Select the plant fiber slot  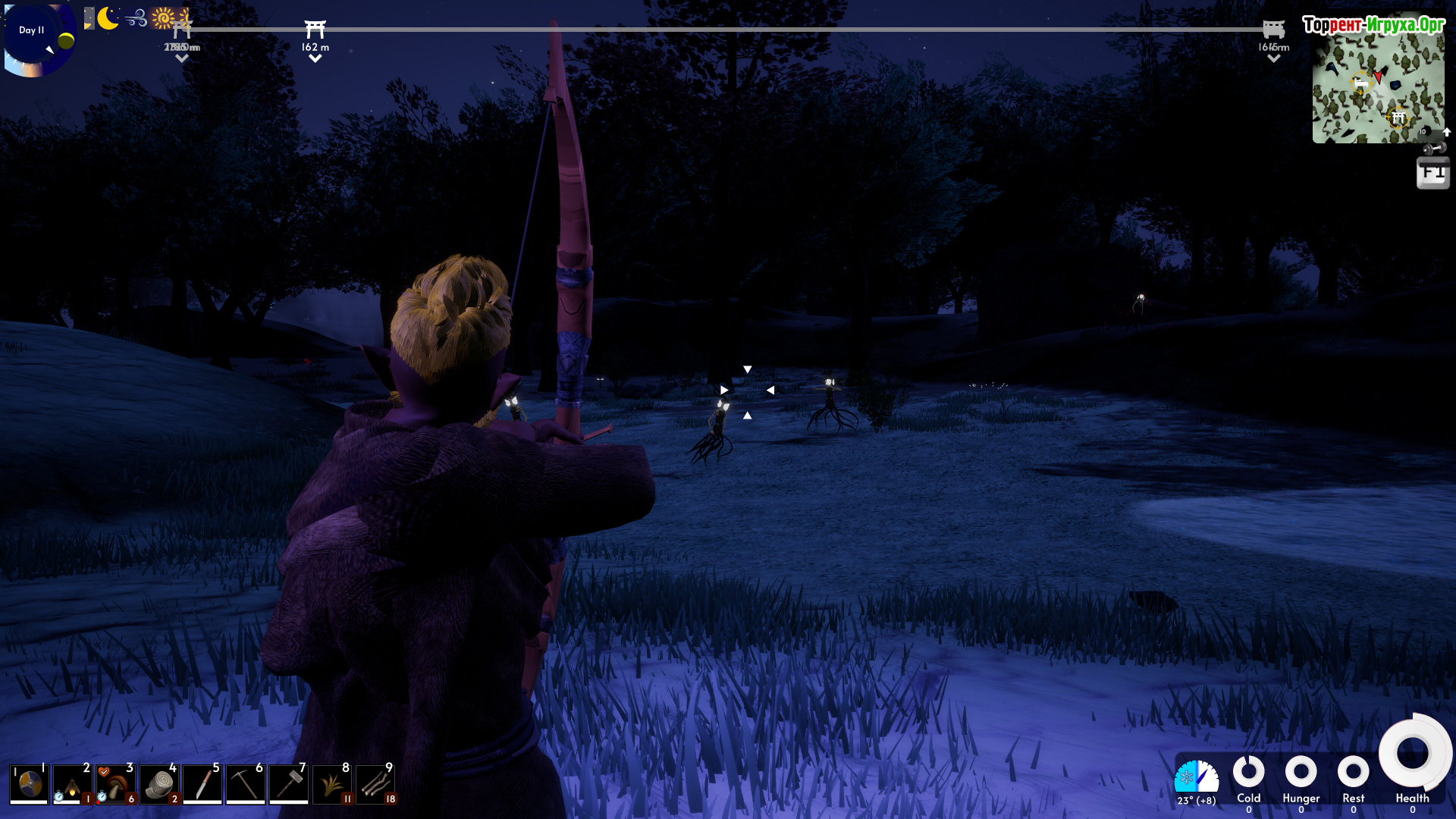pyautogui.click(x=332, y=783)
